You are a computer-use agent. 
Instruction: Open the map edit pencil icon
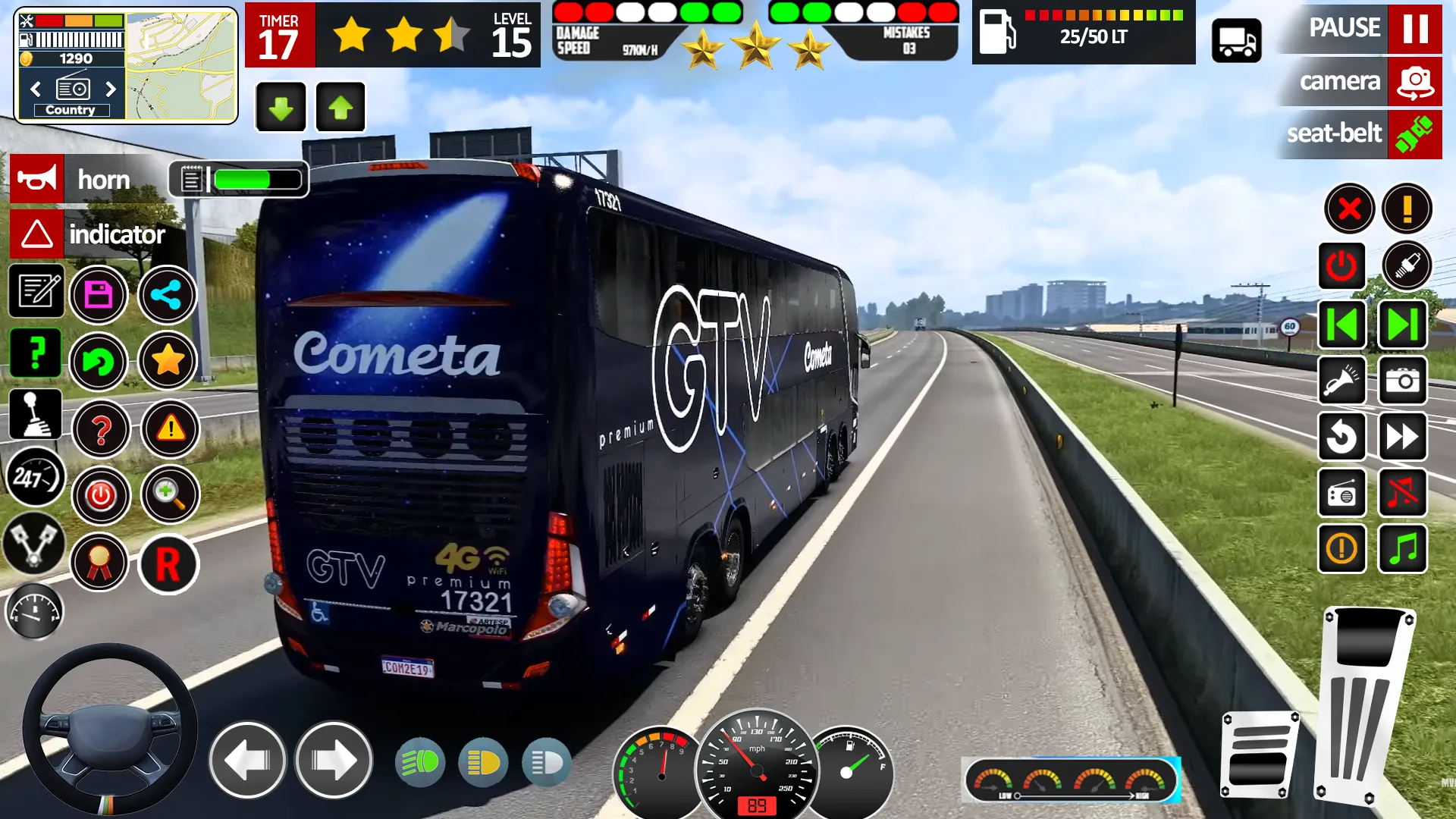click(36, 292)
